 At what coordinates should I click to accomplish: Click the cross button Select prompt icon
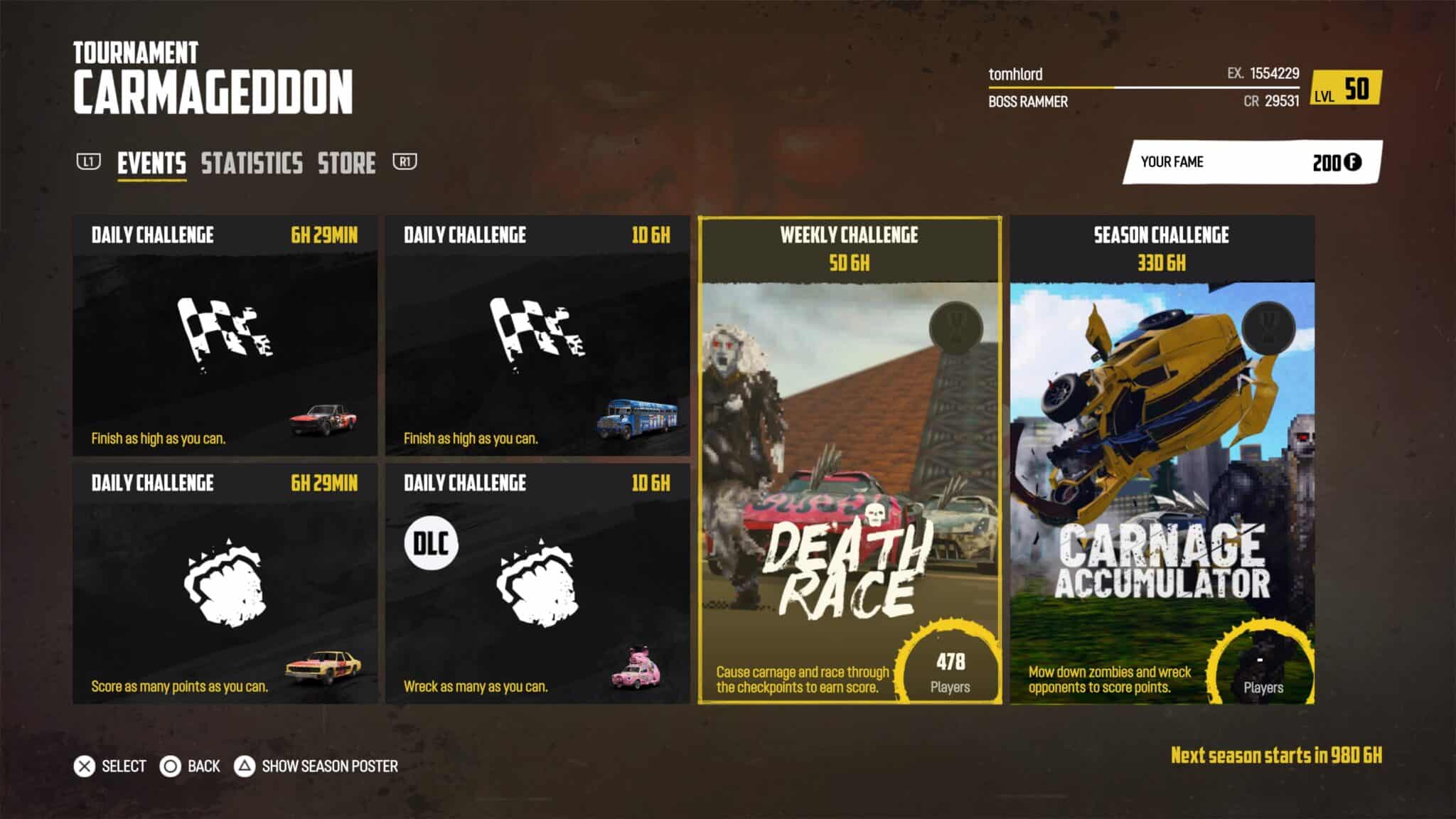point(85,766)
